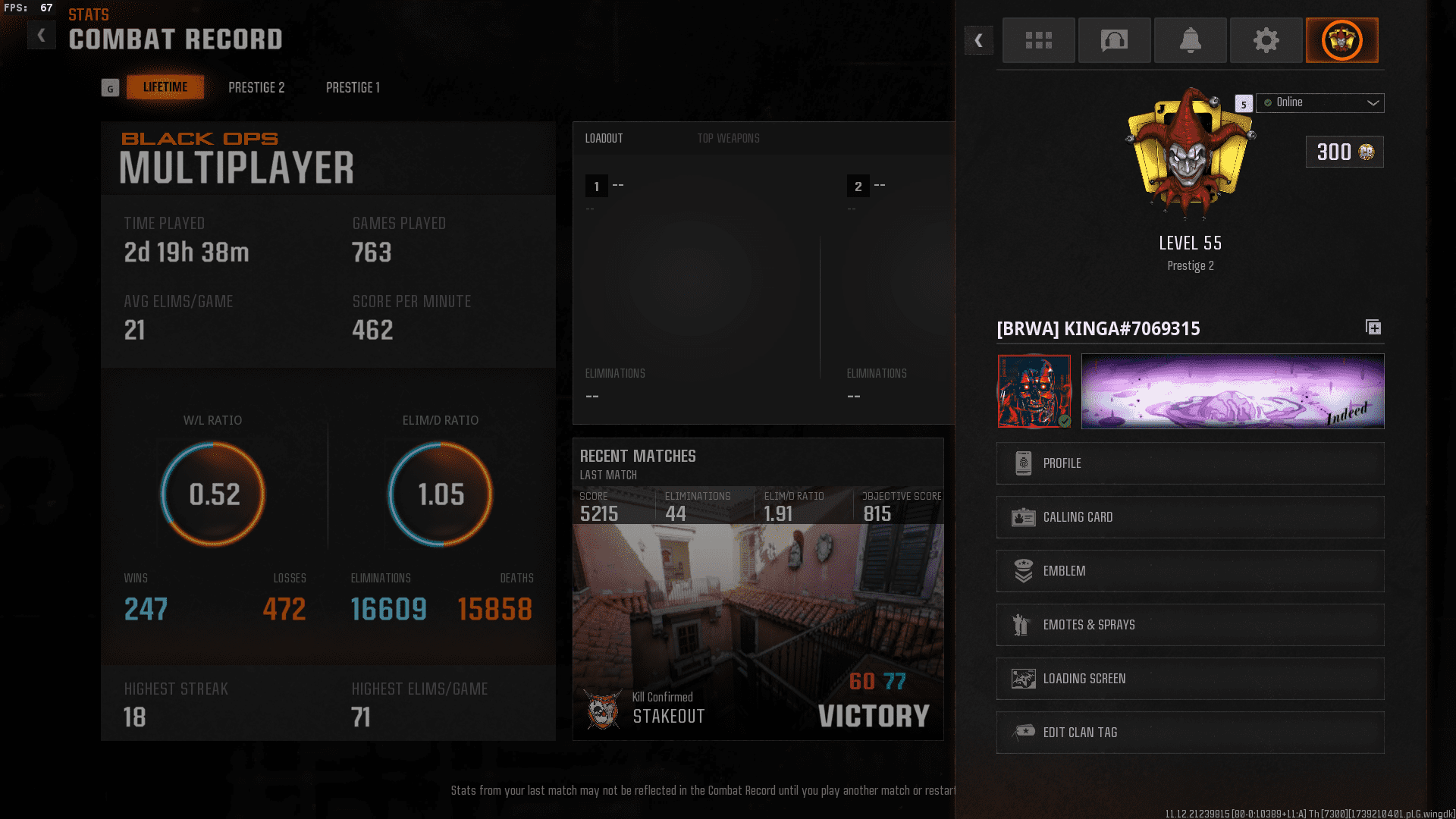Select the highlighted prestige emblem icon

pos(1341,40)
